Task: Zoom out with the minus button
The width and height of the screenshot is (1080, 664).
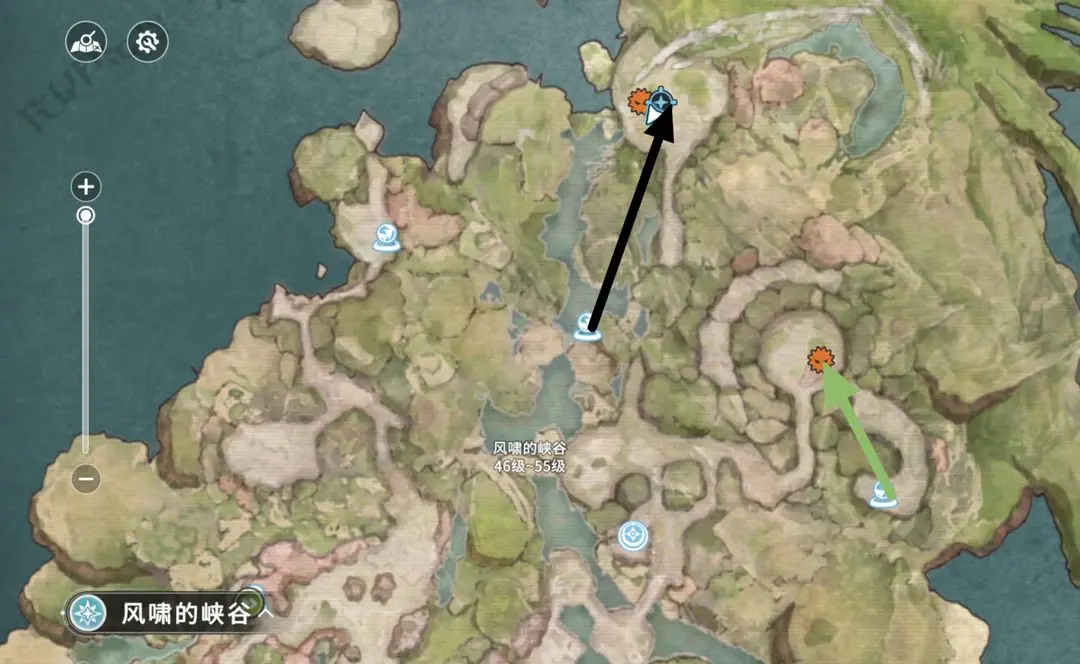Action: click(x=87, y=479)
